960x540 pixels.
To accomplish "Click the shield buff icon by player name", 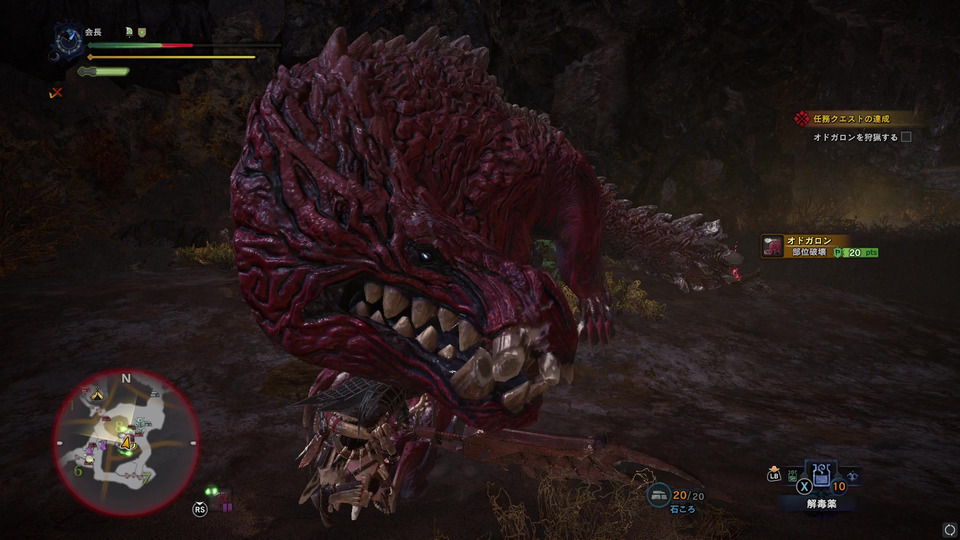I will (141, 32).
